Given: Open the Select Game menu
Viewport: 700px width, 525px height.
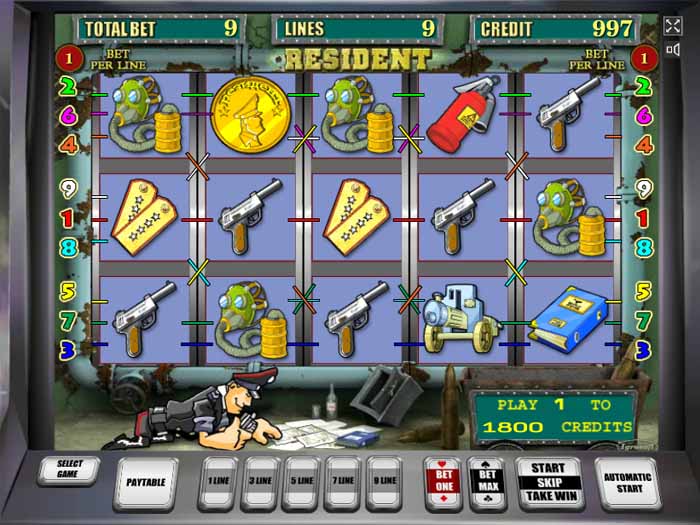Looking at the screenshot, I should coord(69,470).
